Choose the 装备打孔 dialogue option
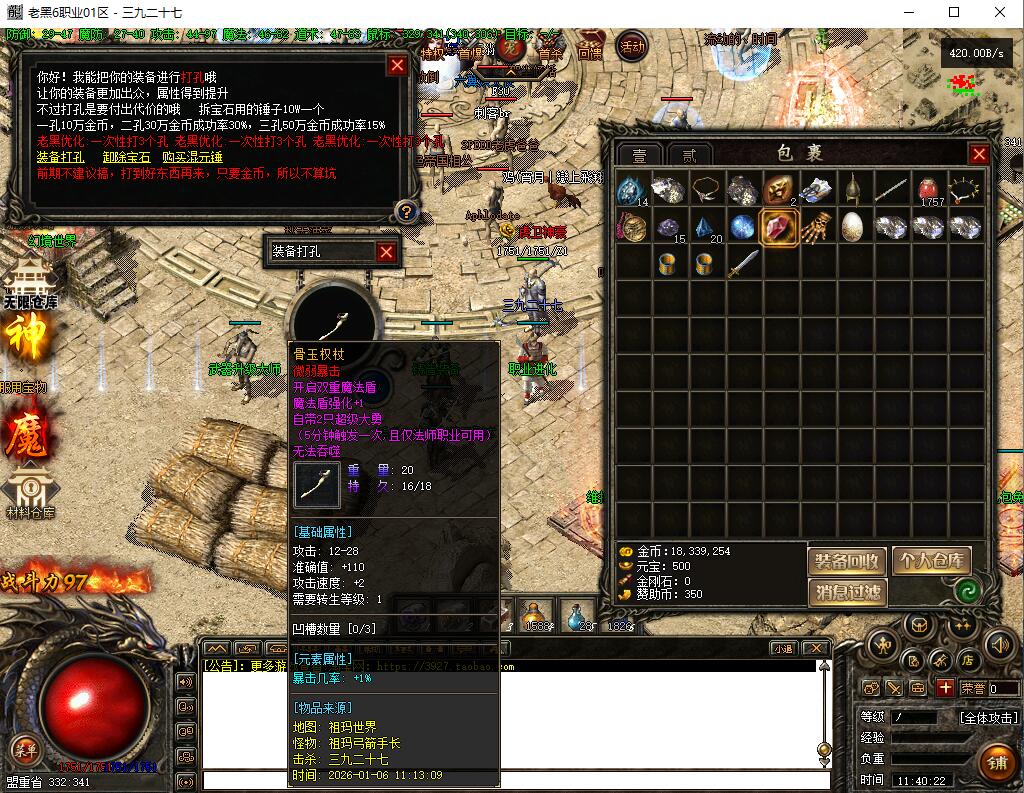 60,157
